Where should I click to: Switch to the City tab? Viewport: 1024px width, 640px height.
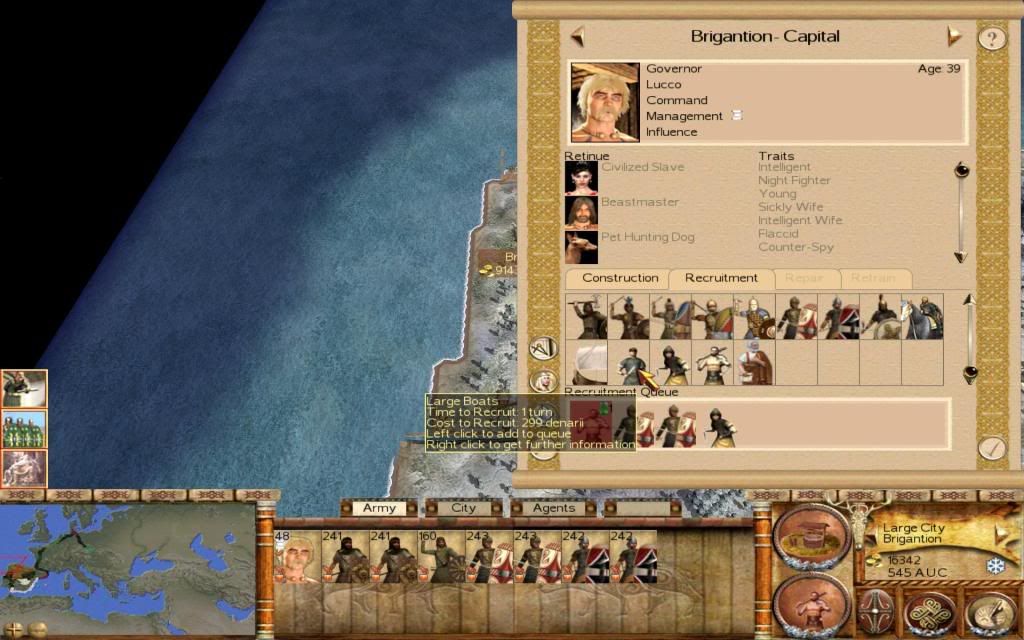click(464, 508)
